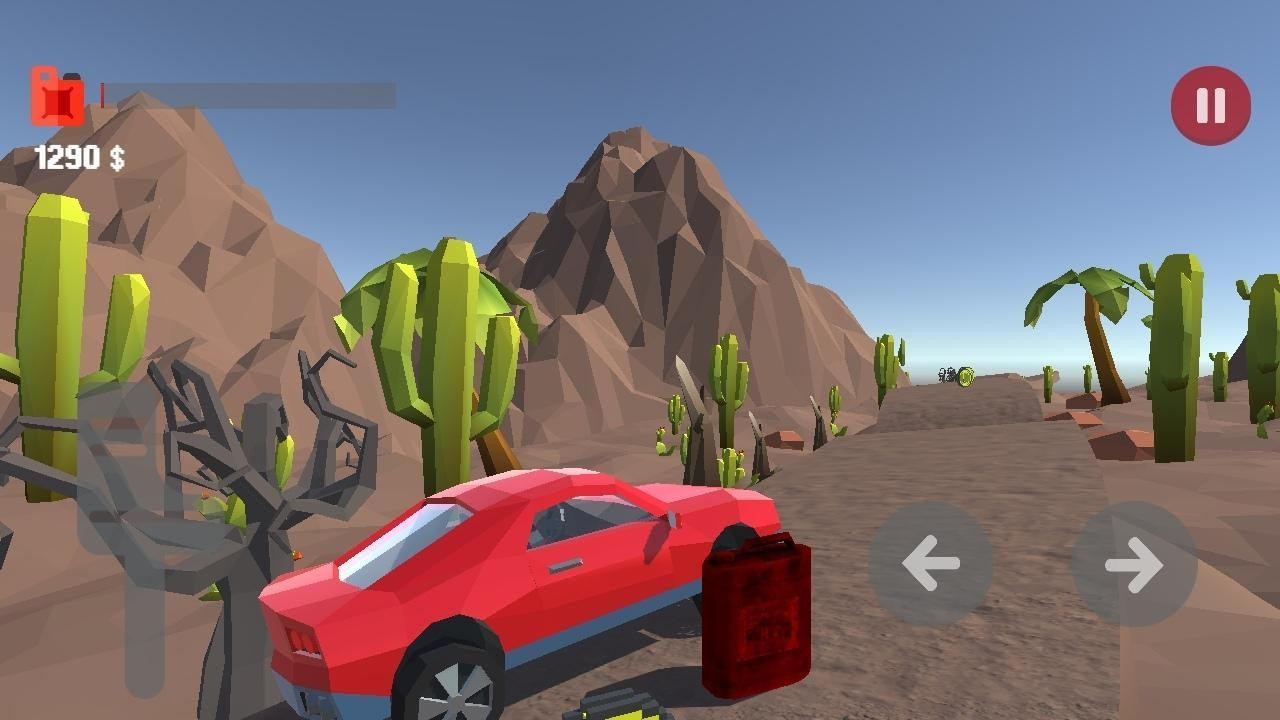Image resolution: width=1280 pixels, height=720 pixels.
Task: Steer the car with the left arrow
Action: pos(931,563)
